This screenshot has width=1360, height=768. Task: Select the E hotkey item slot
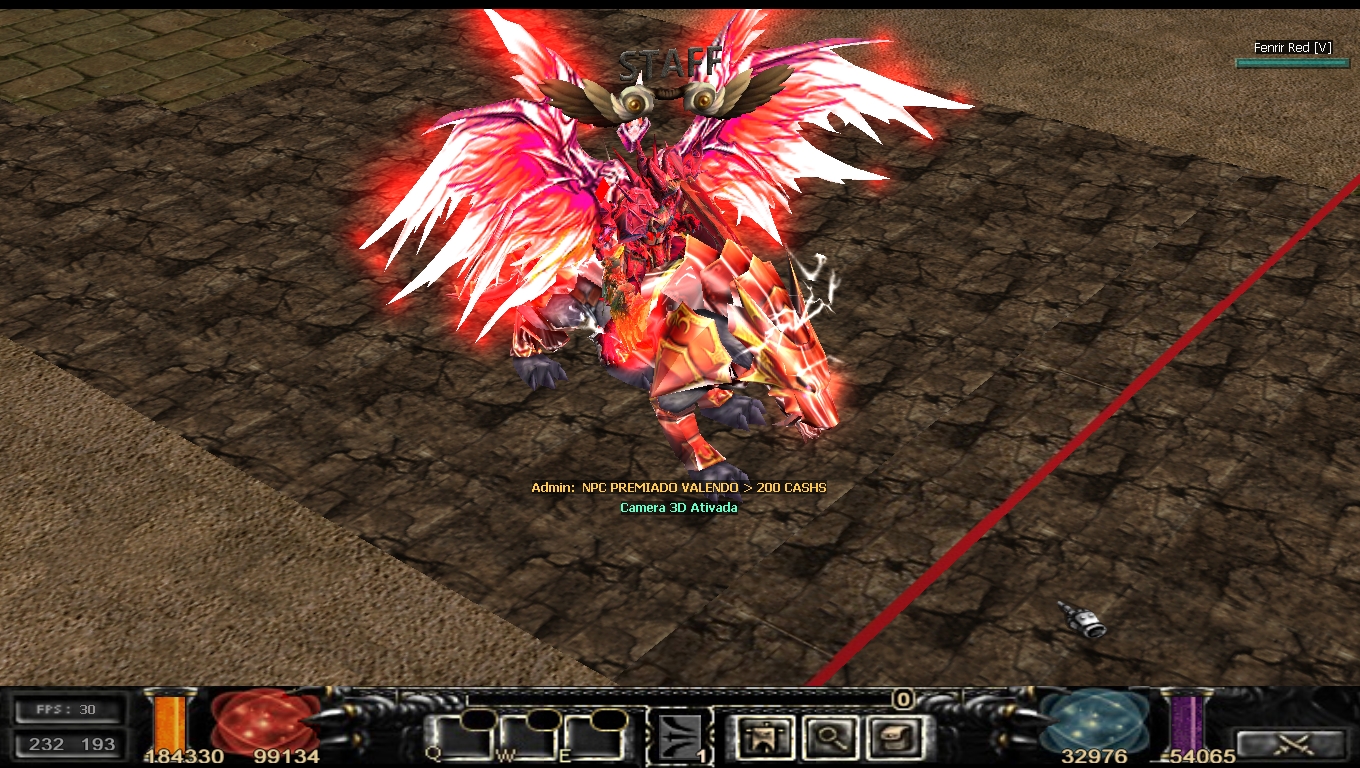596,739
